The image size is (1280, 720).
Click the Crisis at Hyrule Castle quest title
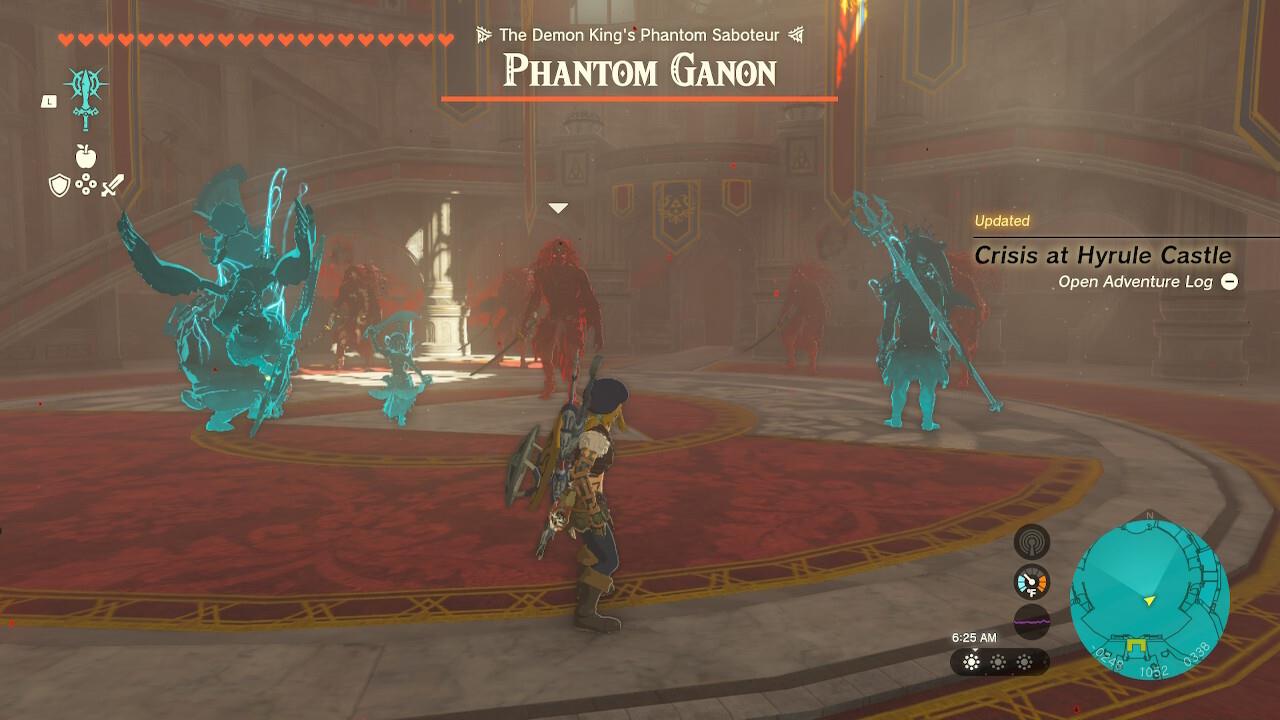pos(1102,256)
